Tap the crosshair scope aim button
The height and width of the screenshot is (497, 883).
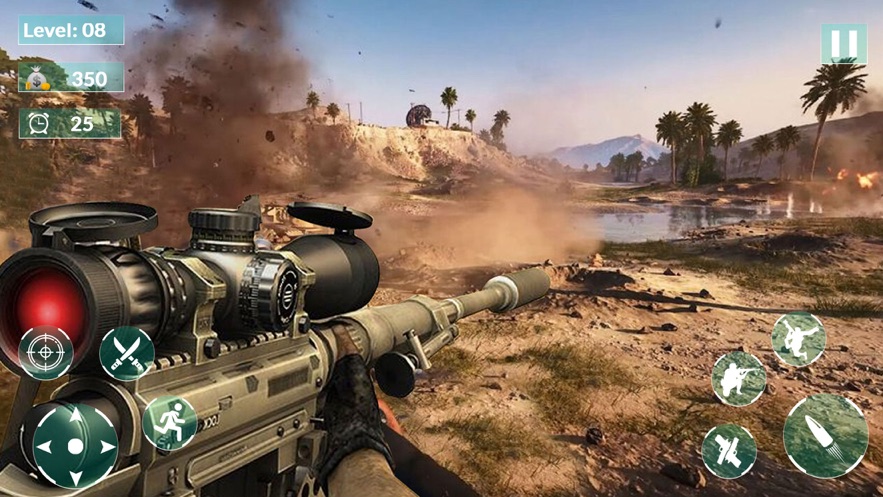46,353
